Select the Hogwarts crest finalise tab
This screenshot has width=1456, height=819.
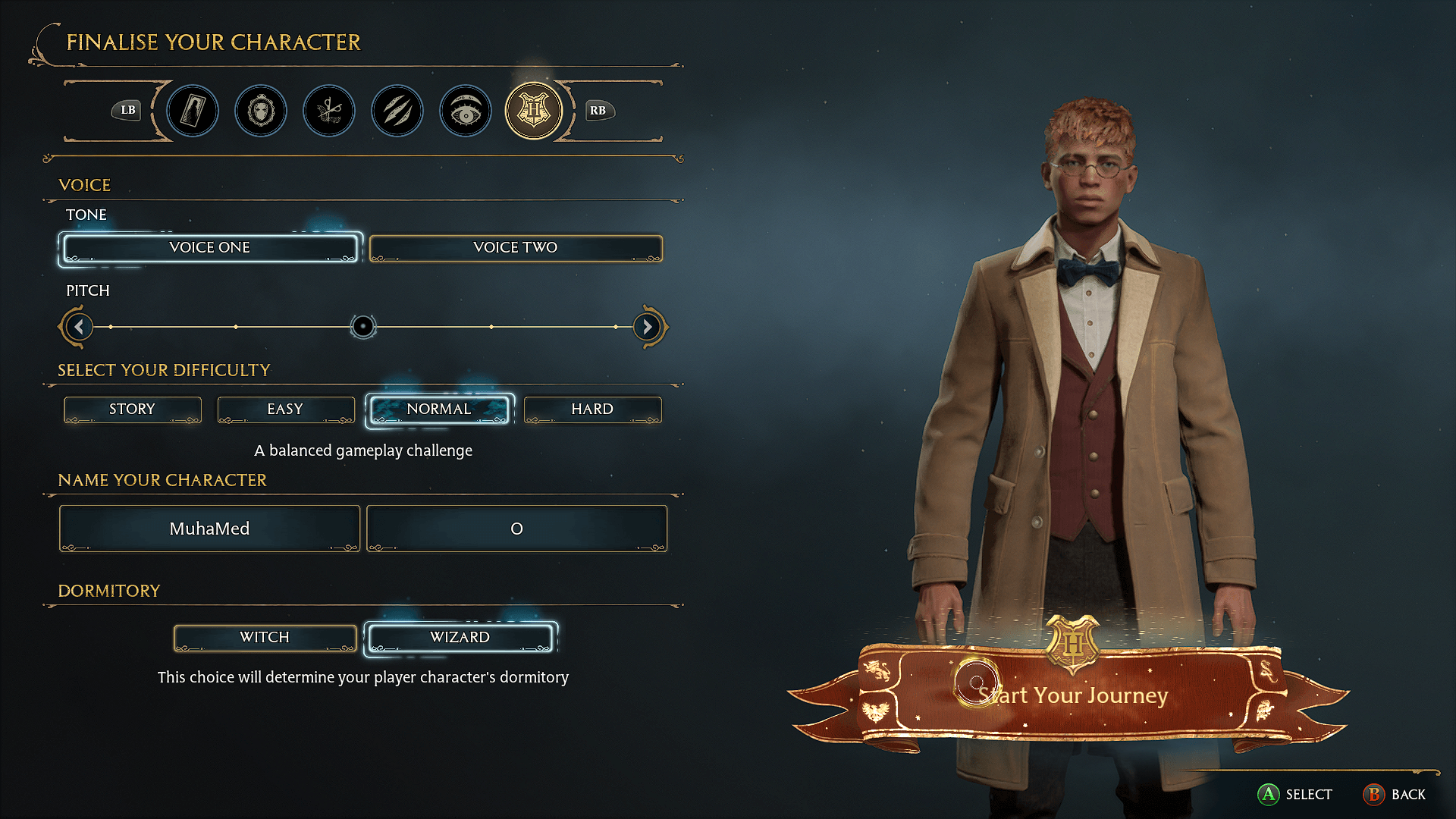click(x=534, y=111)
